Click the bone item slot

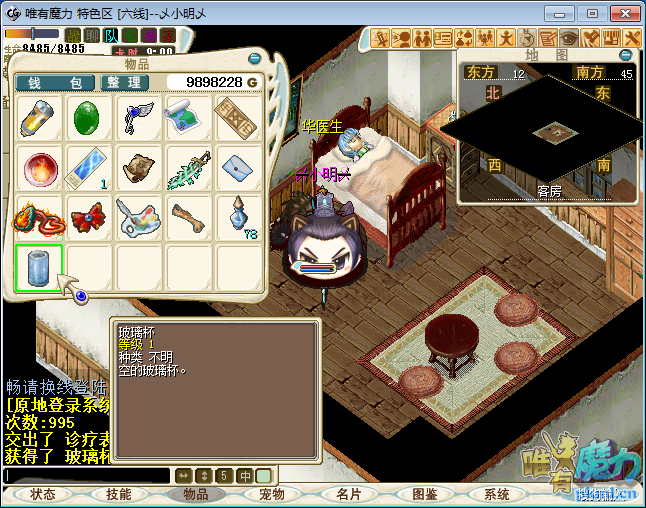[189, 217]
